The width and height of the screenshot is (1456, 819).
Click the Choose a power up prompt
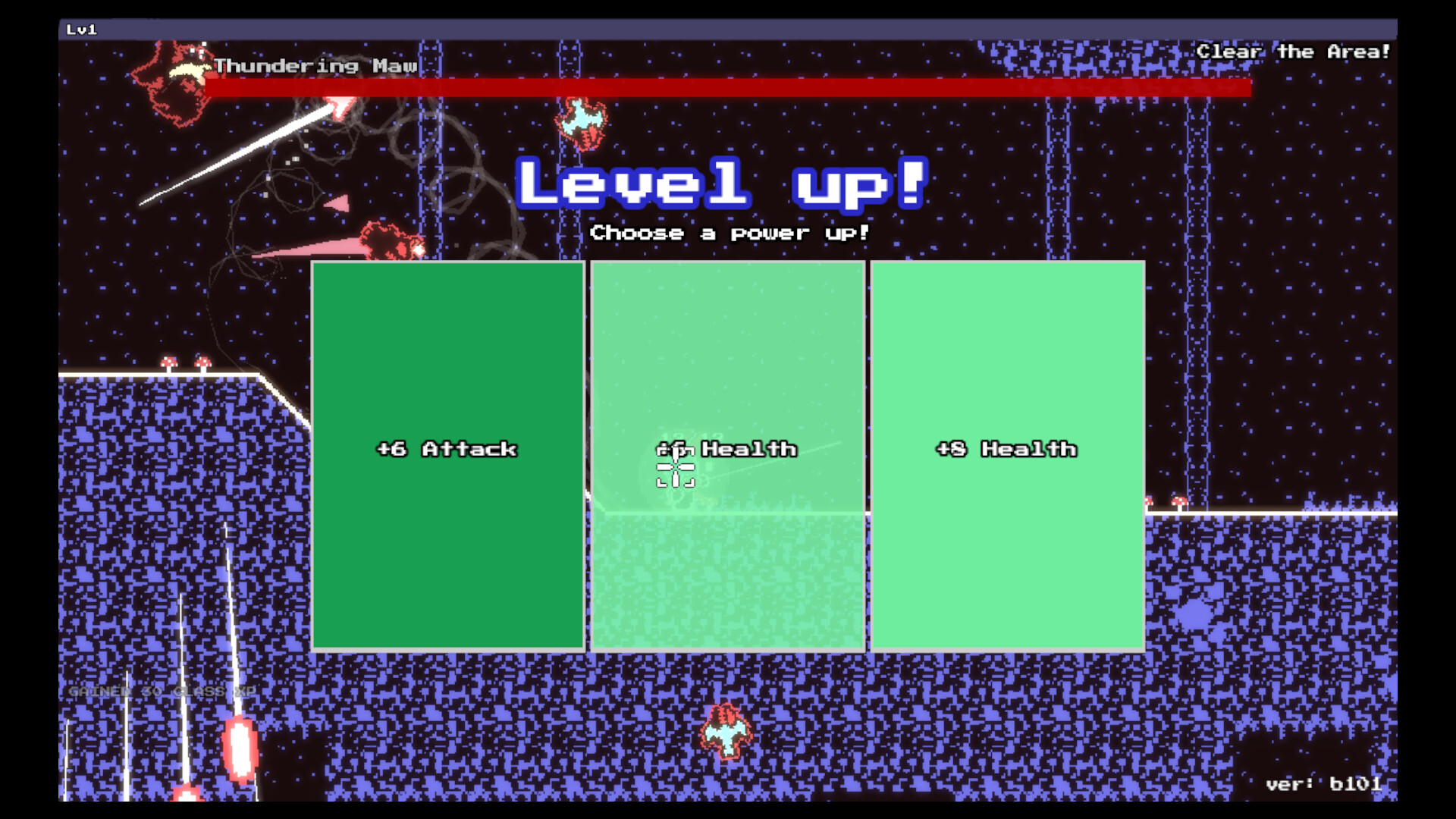[x=730, y=234]
